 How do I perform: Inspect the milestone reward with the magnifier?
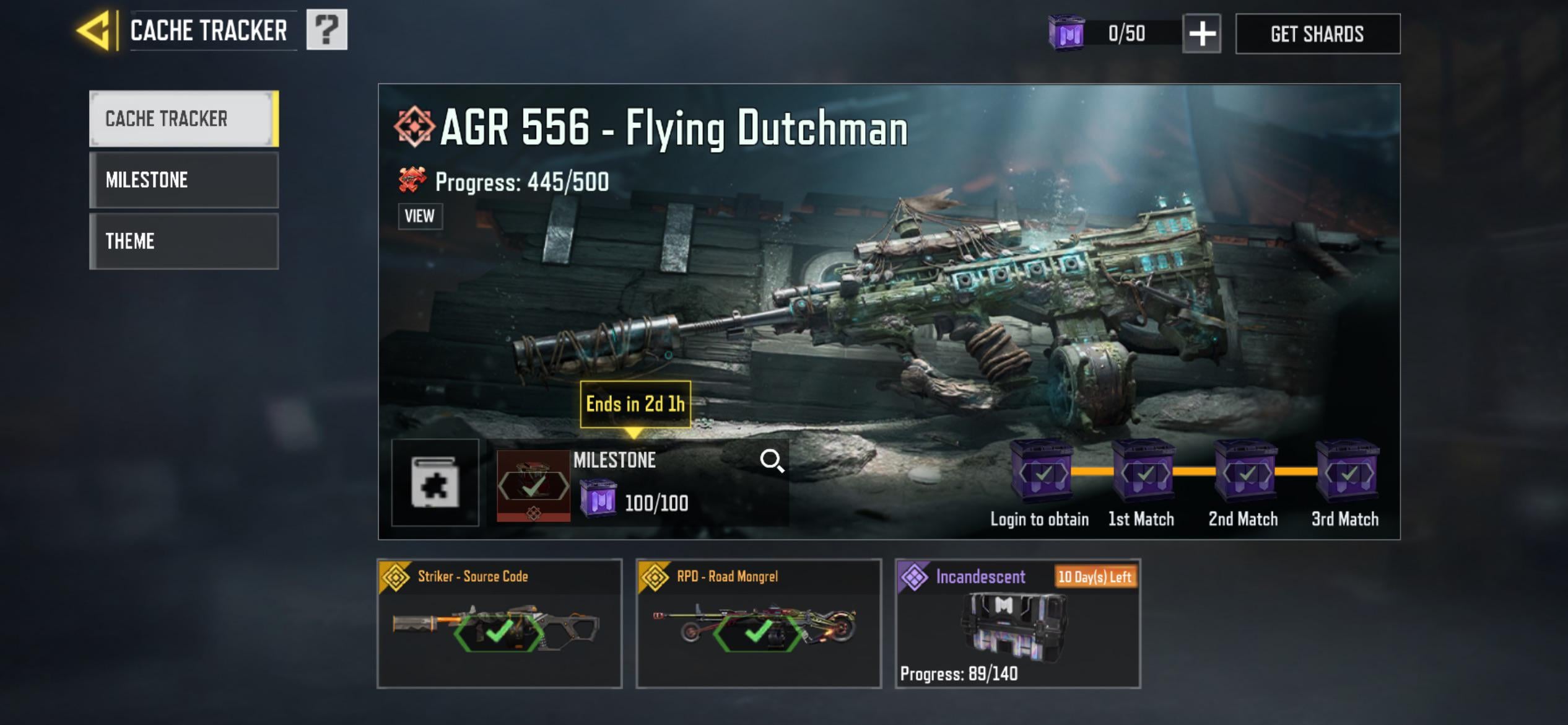click(772, 461)
